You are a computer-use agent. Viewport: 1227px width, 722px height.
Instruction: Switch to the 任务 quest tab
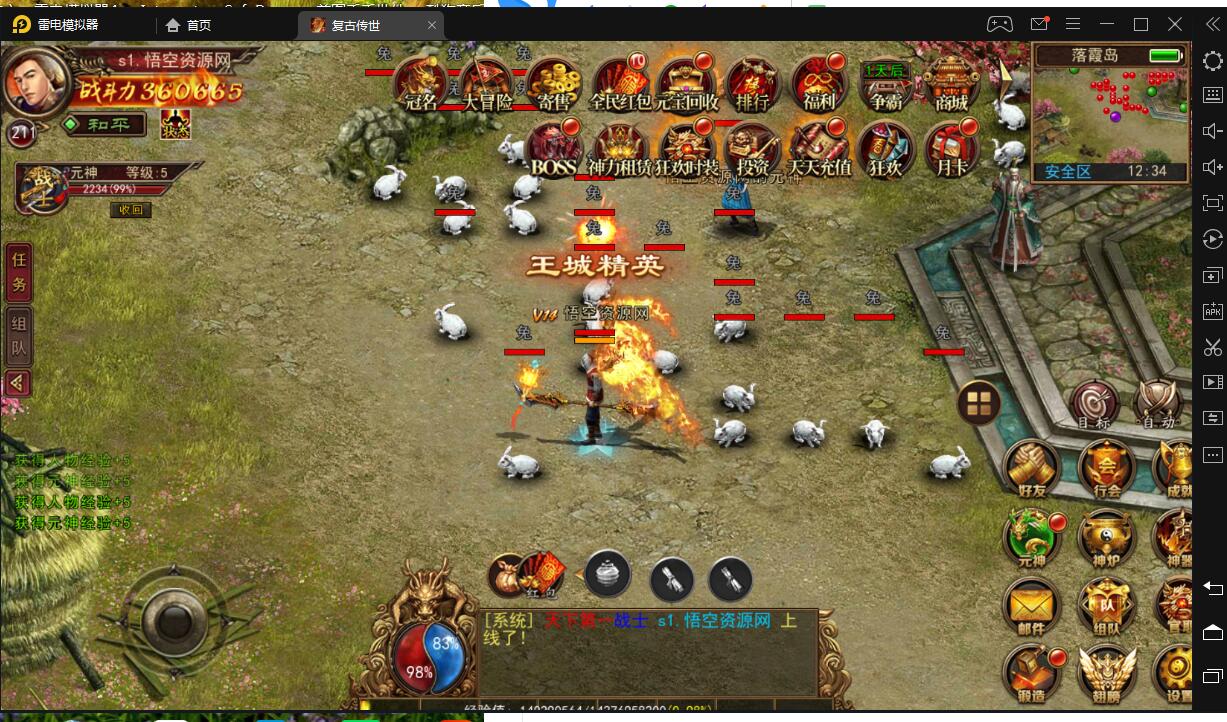[19, 272]
